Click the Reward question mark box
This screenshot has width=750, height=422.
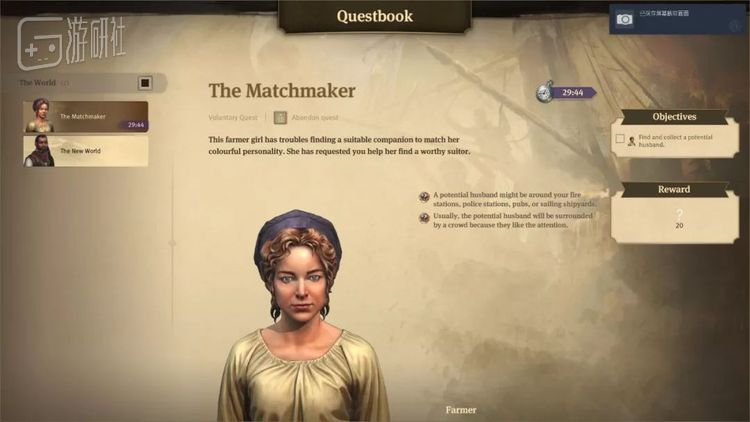679,216
